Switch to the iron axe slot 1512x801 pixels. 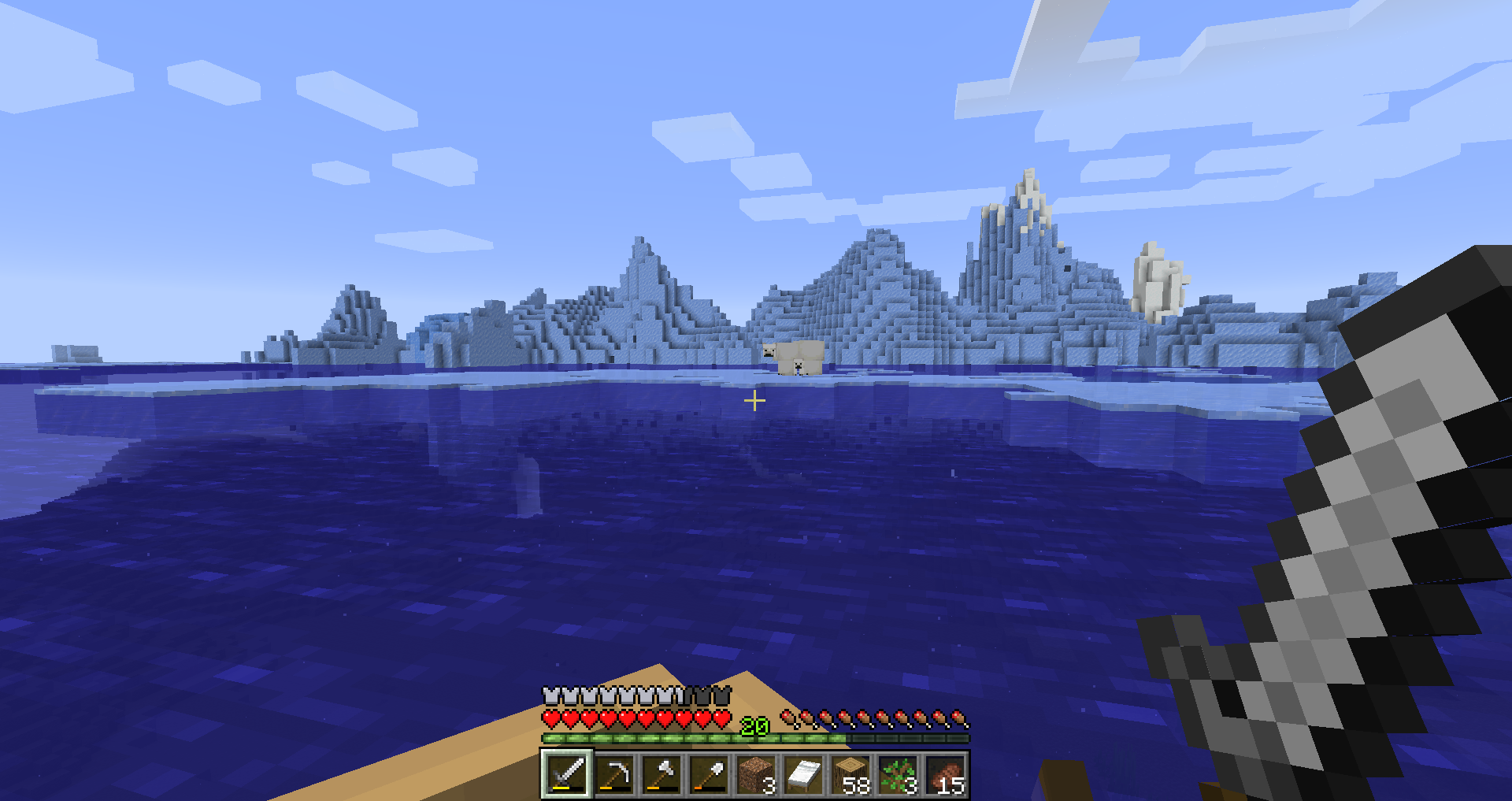661,774
